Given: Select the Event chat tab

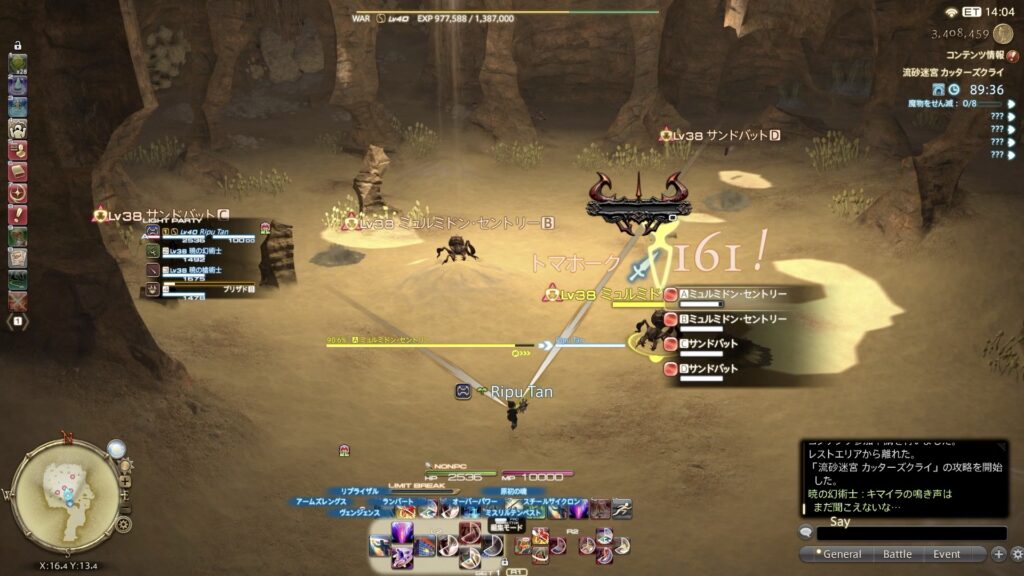Looking at the screenshot, I should pos(946,554).
